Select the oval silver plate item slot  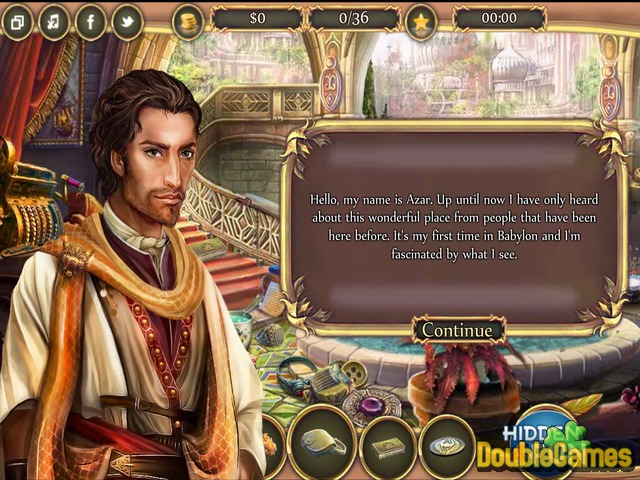pos(446,443)
